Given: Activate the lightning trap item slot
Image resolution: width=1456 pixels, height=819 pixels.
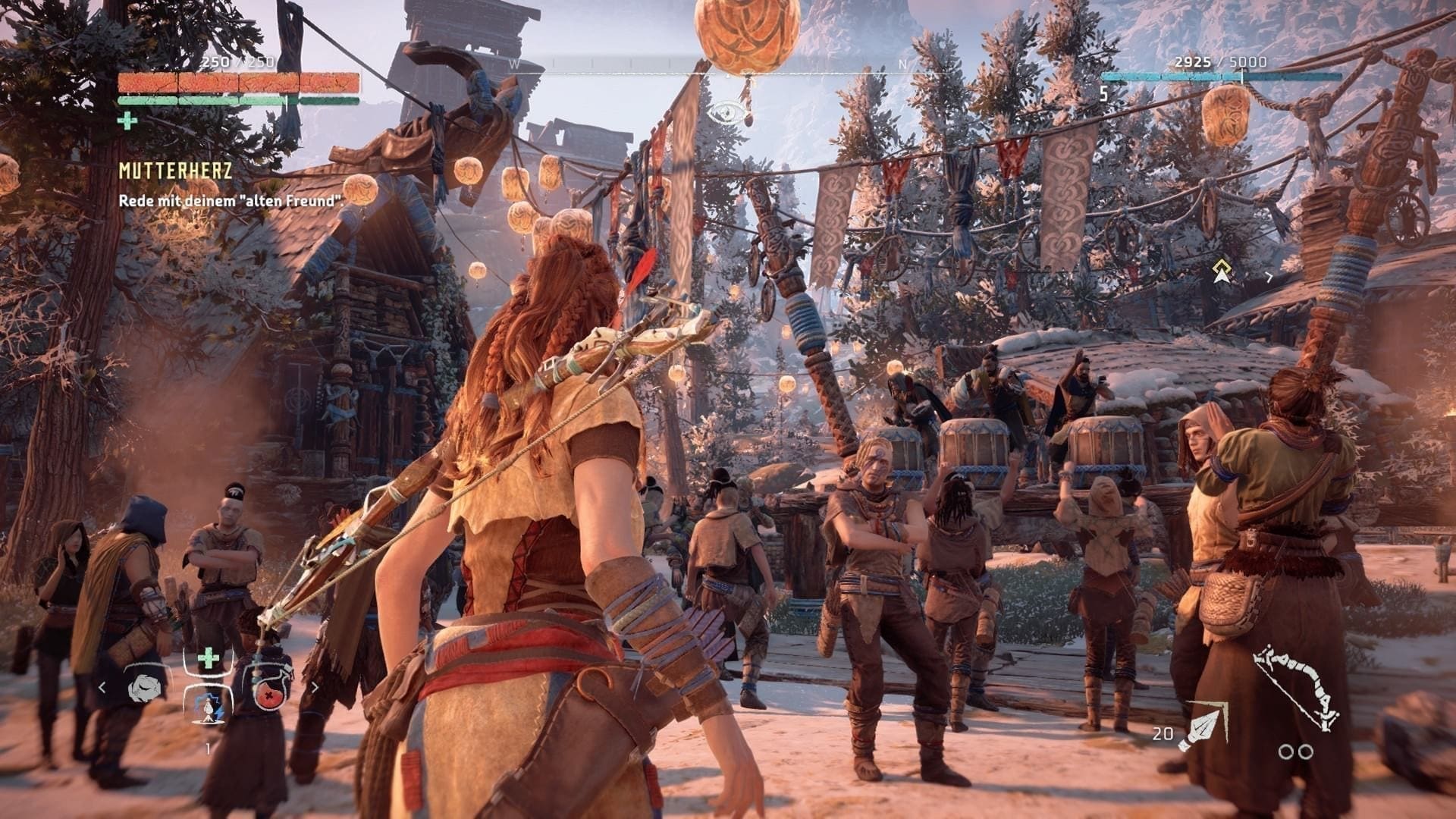Looking at the screenshot, I should [208, 708].
